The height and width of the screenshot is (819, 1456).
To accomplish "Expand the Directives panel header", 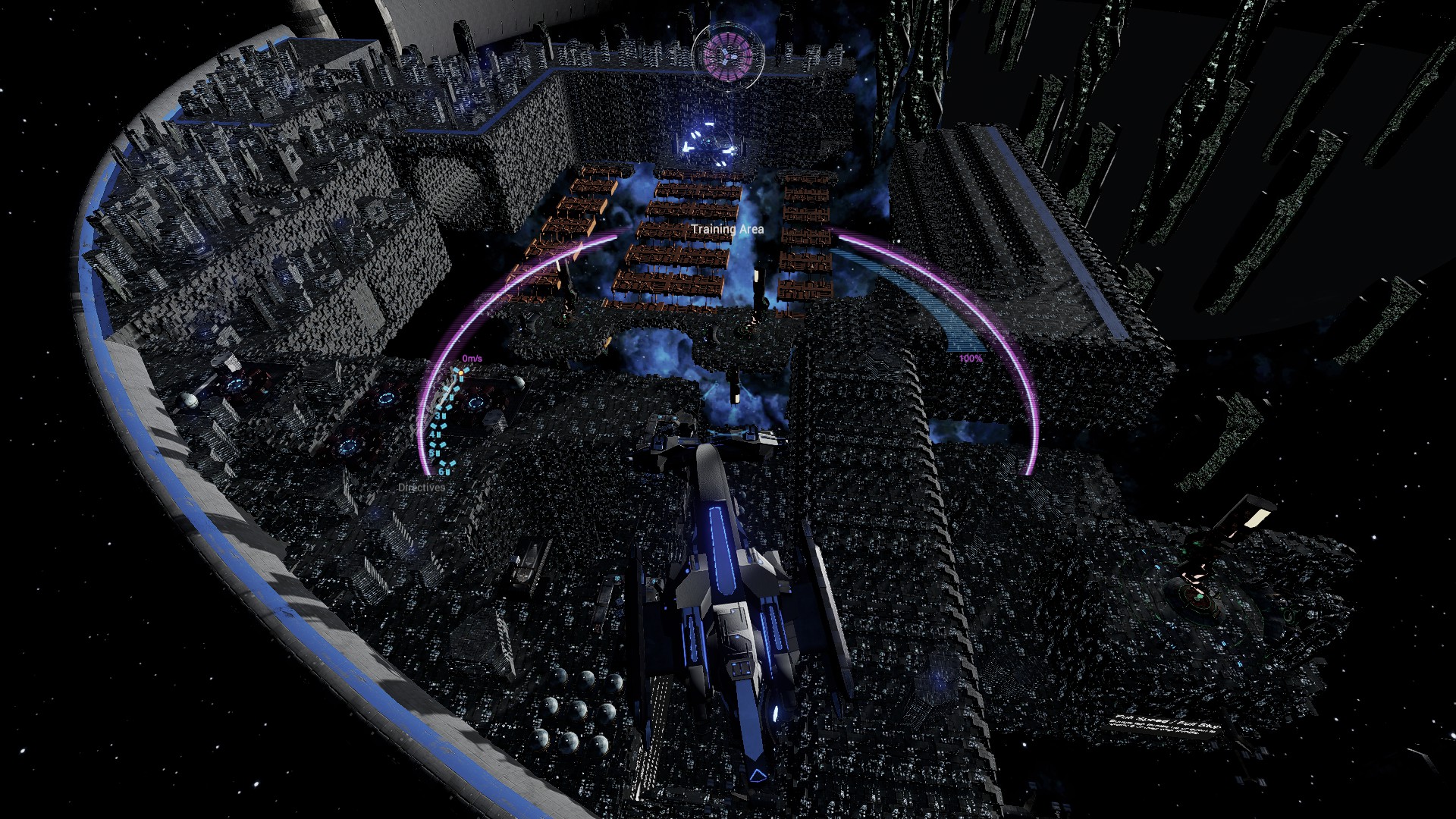I will [x=422, y=487].
